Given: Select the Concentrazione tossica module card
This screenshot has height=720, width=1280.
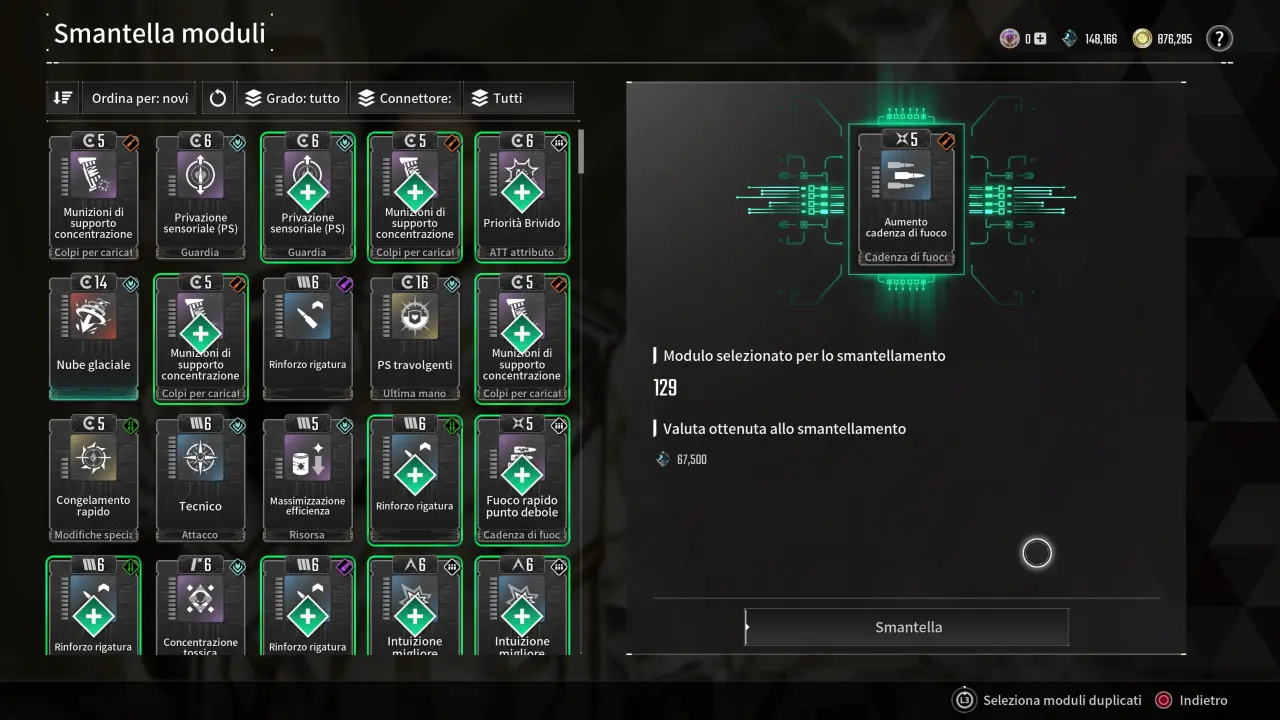Looking at the screenshot, I should tap(201, 610).
